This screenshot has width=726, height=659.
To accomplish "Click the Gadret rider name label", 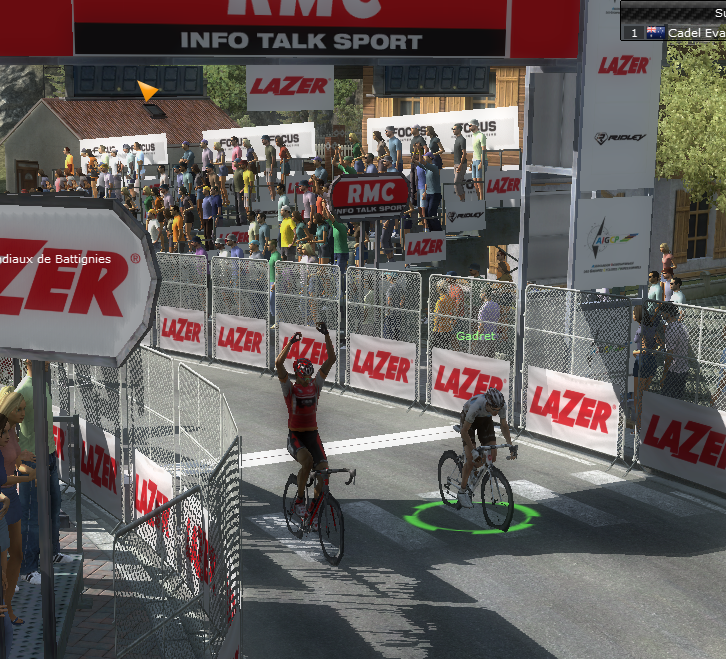I will (x=475, y=336).
